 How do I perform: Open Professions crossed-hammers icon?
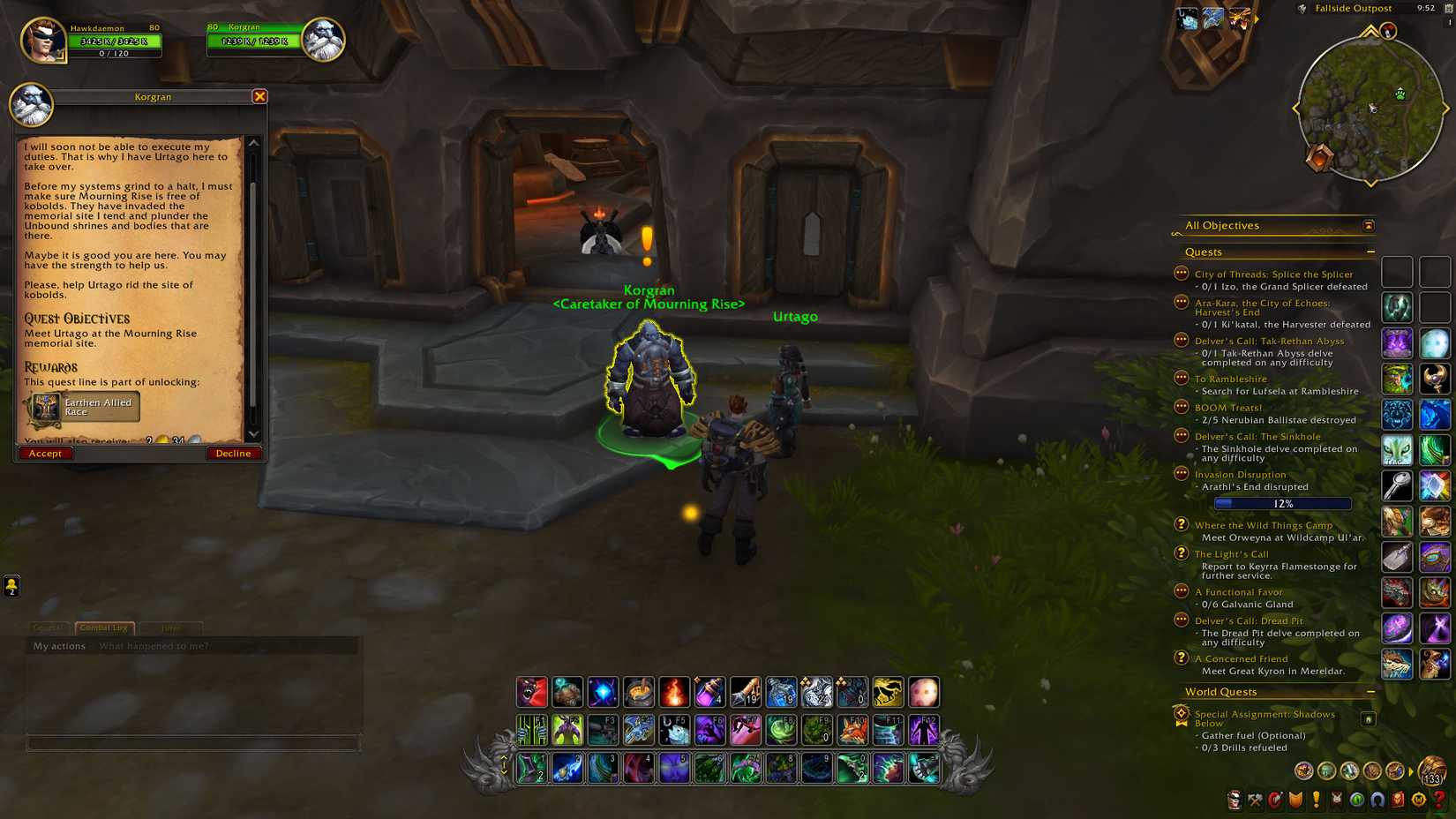point(1255,801)
